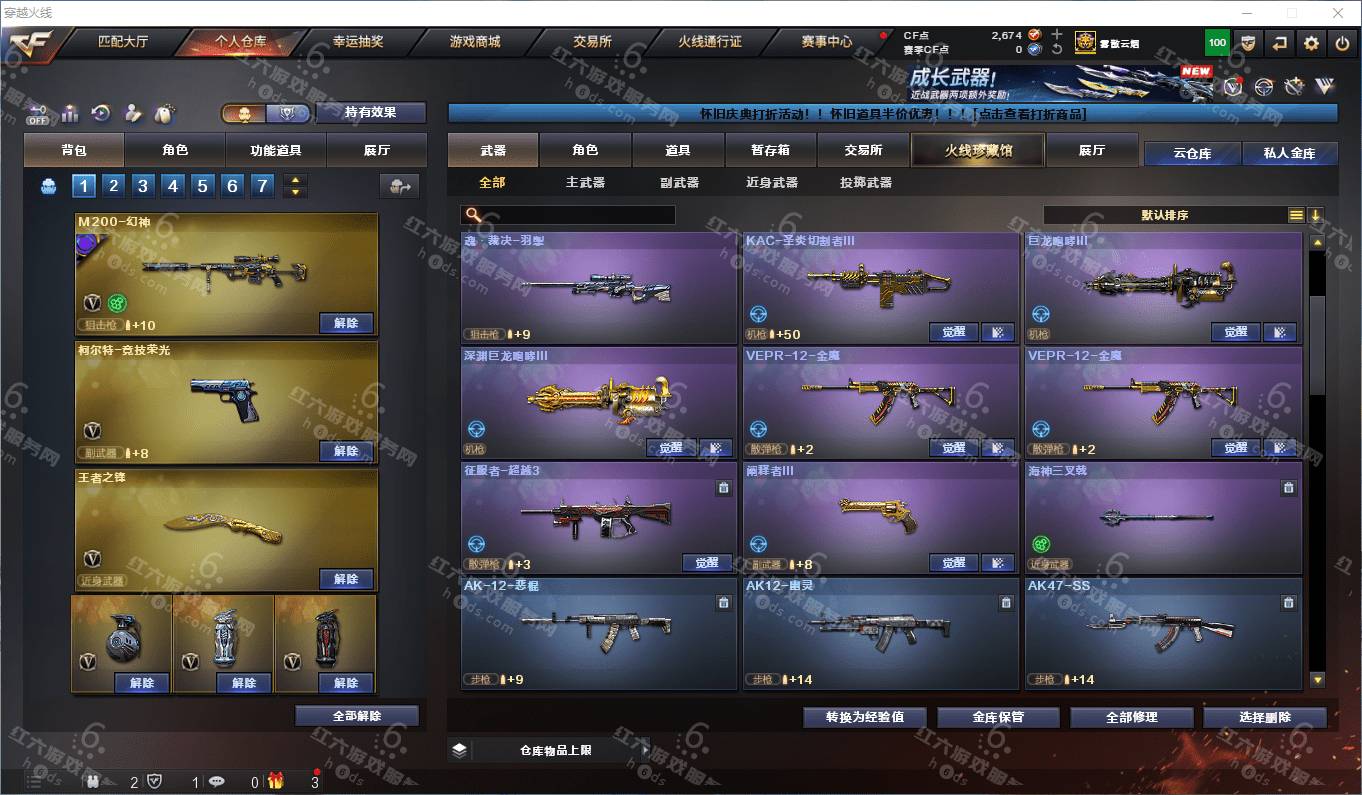Go to the 游戏商城 shop
1362x795 pixels.
point(474,42)
